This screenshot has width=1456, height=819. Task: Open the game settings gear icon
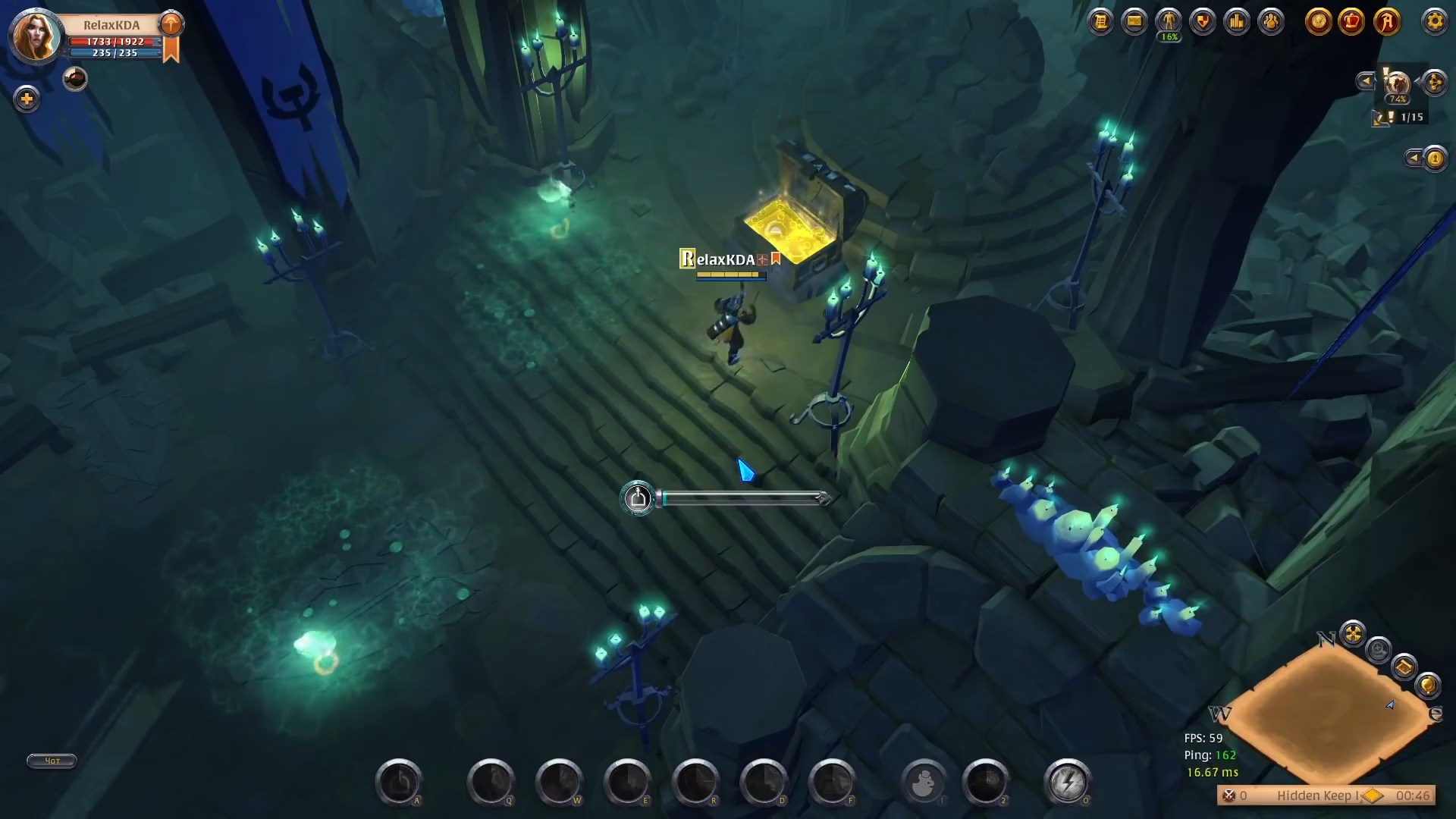click(1435, 21)
